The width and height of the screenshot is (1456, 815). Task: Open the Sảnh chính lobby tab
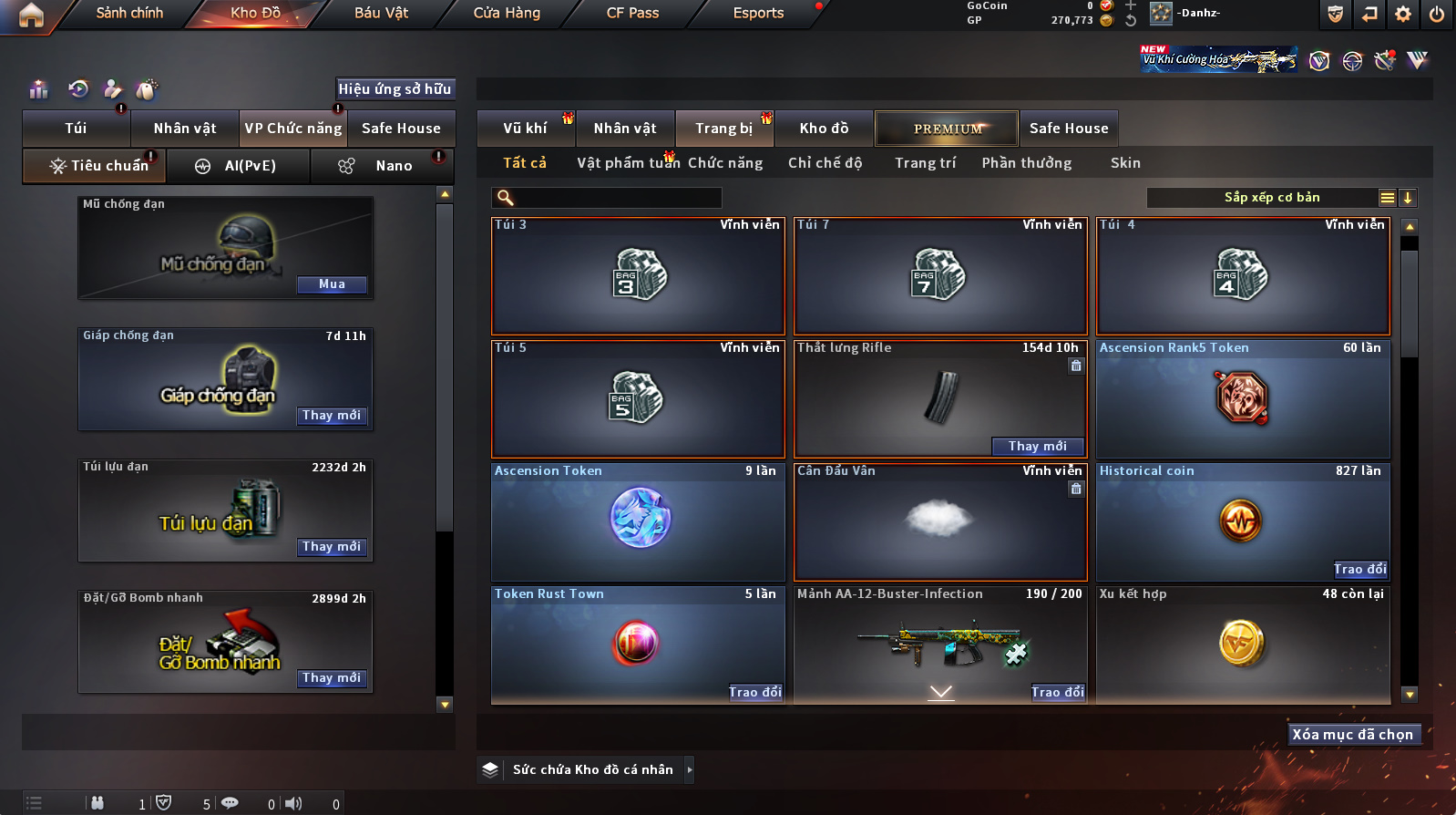(129, 14)
